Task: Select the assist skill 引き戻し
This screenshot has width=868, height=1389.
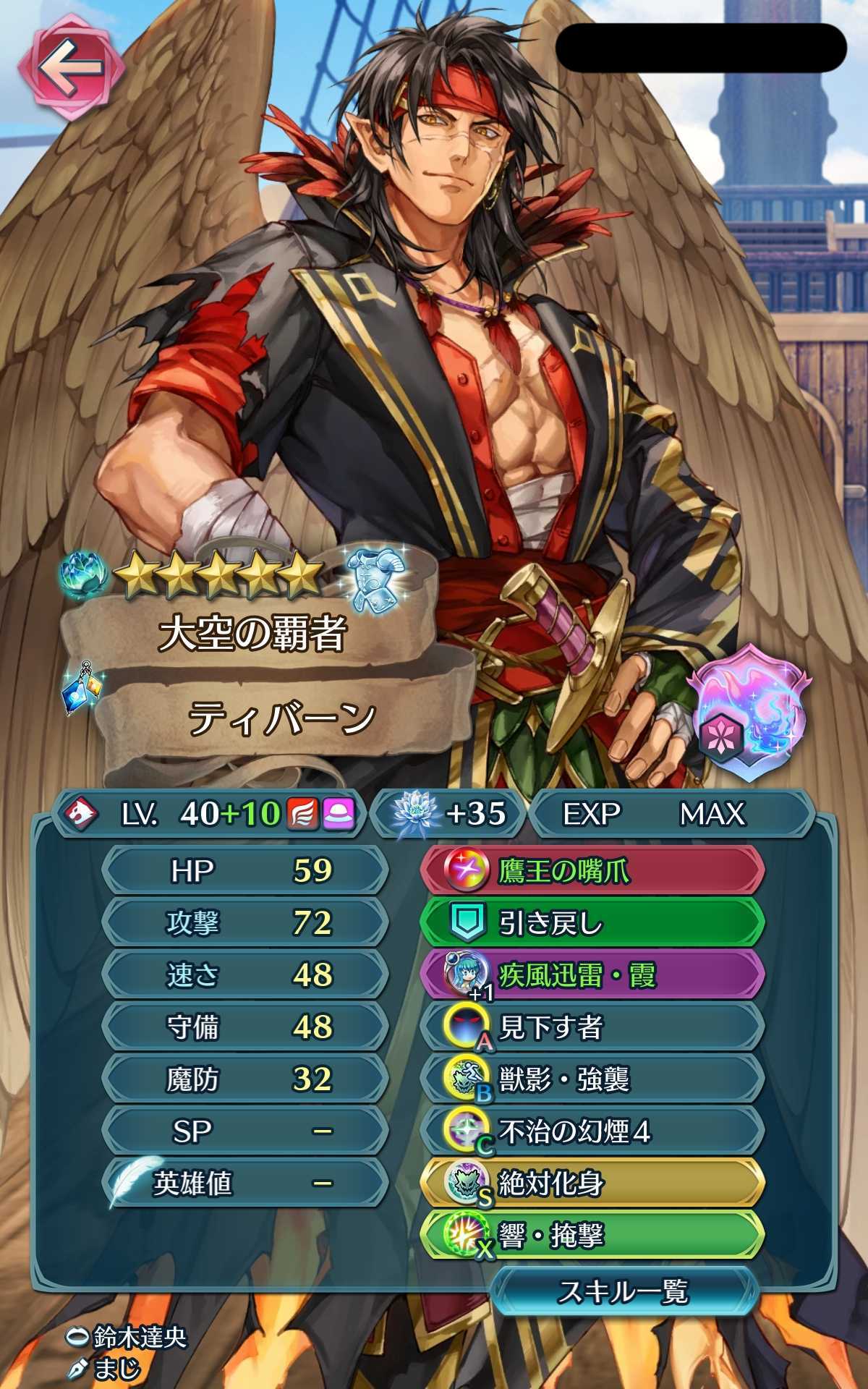Action: (x=592, y=923)
